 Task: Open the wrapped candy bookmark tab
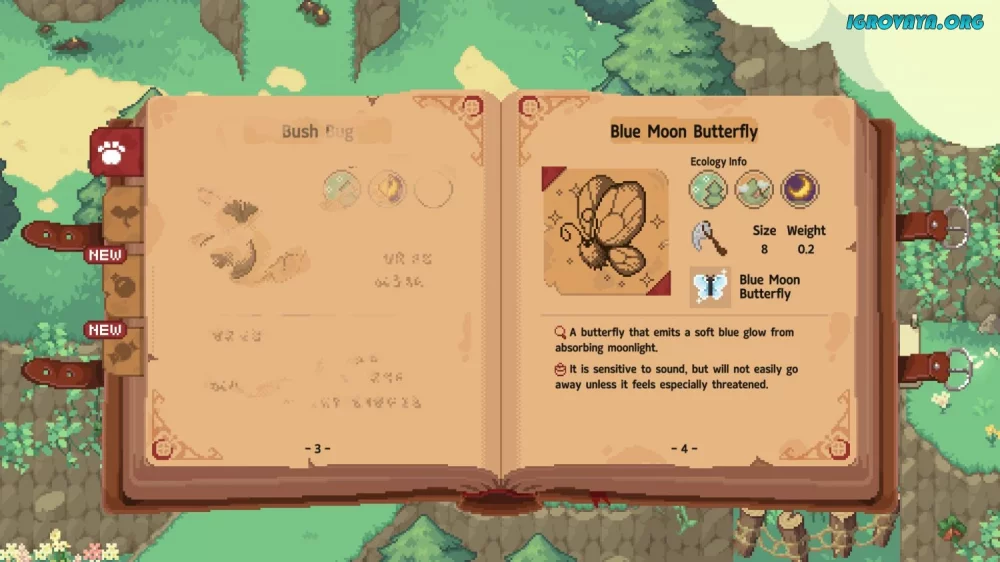pyautogui.click(x=122, y=352)
